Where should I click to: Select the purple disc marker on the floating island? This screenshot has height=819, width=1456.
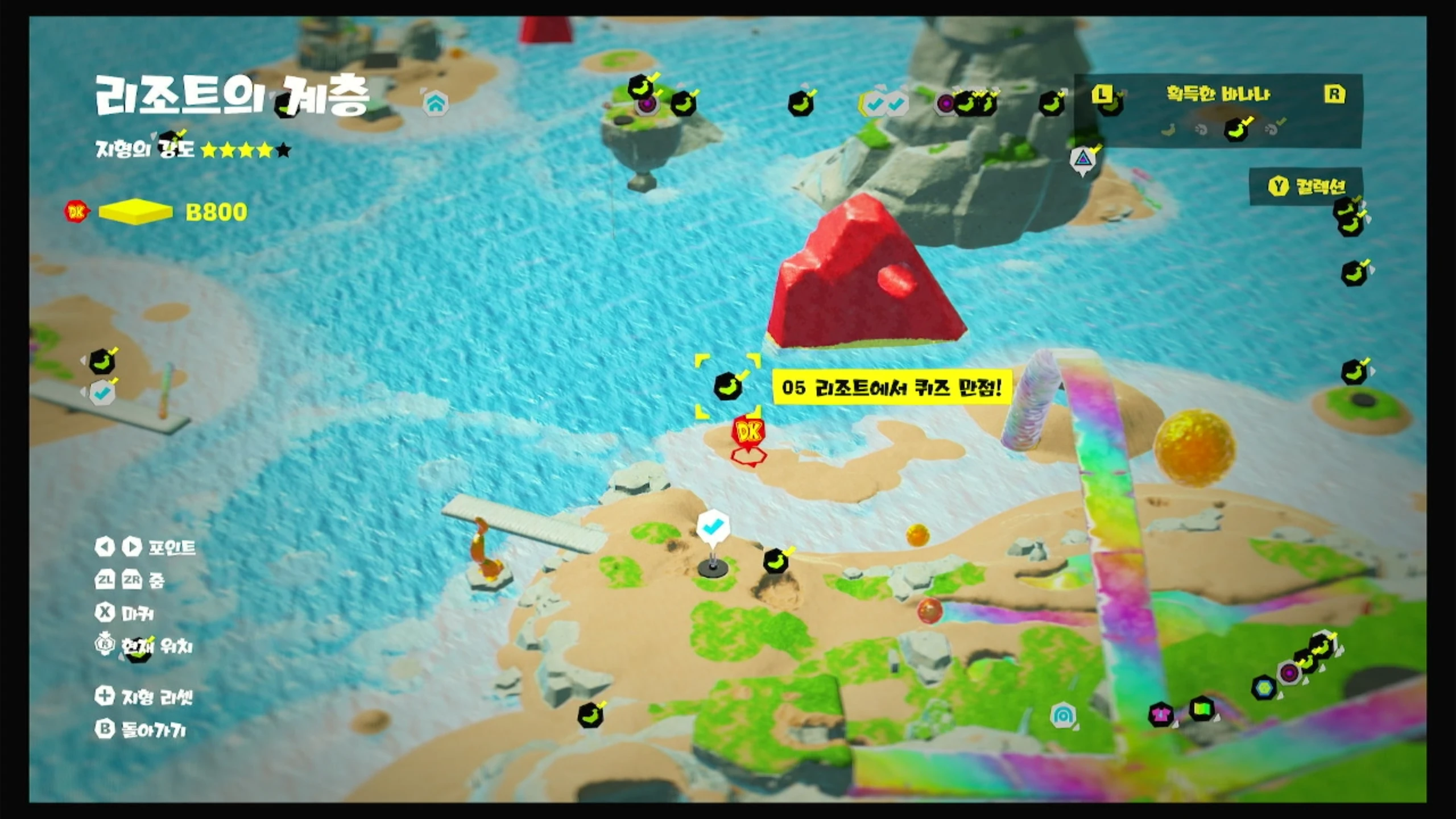(646, 104)
